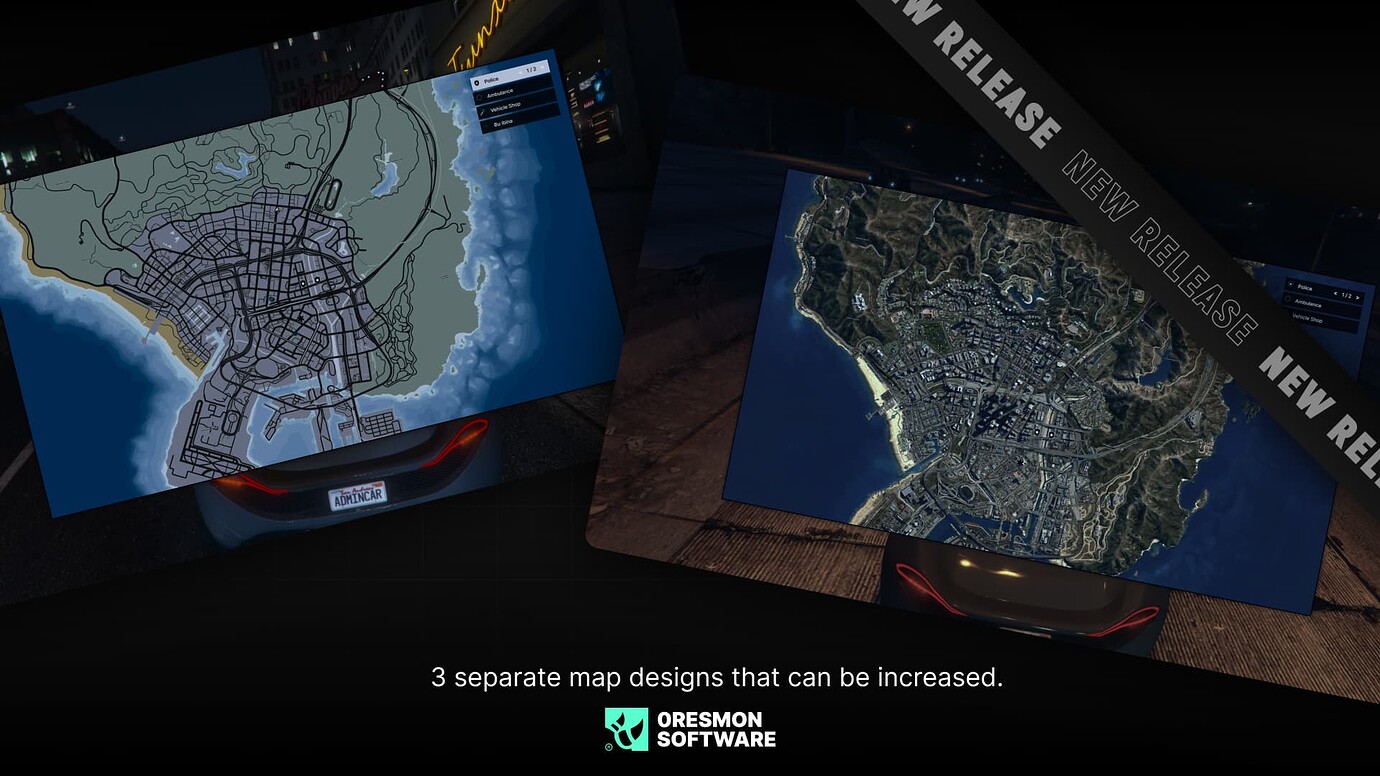This screenshot has height=776, width=1380.
Task: Click the Ambulance category icon
Action: (x=481, y=96)
